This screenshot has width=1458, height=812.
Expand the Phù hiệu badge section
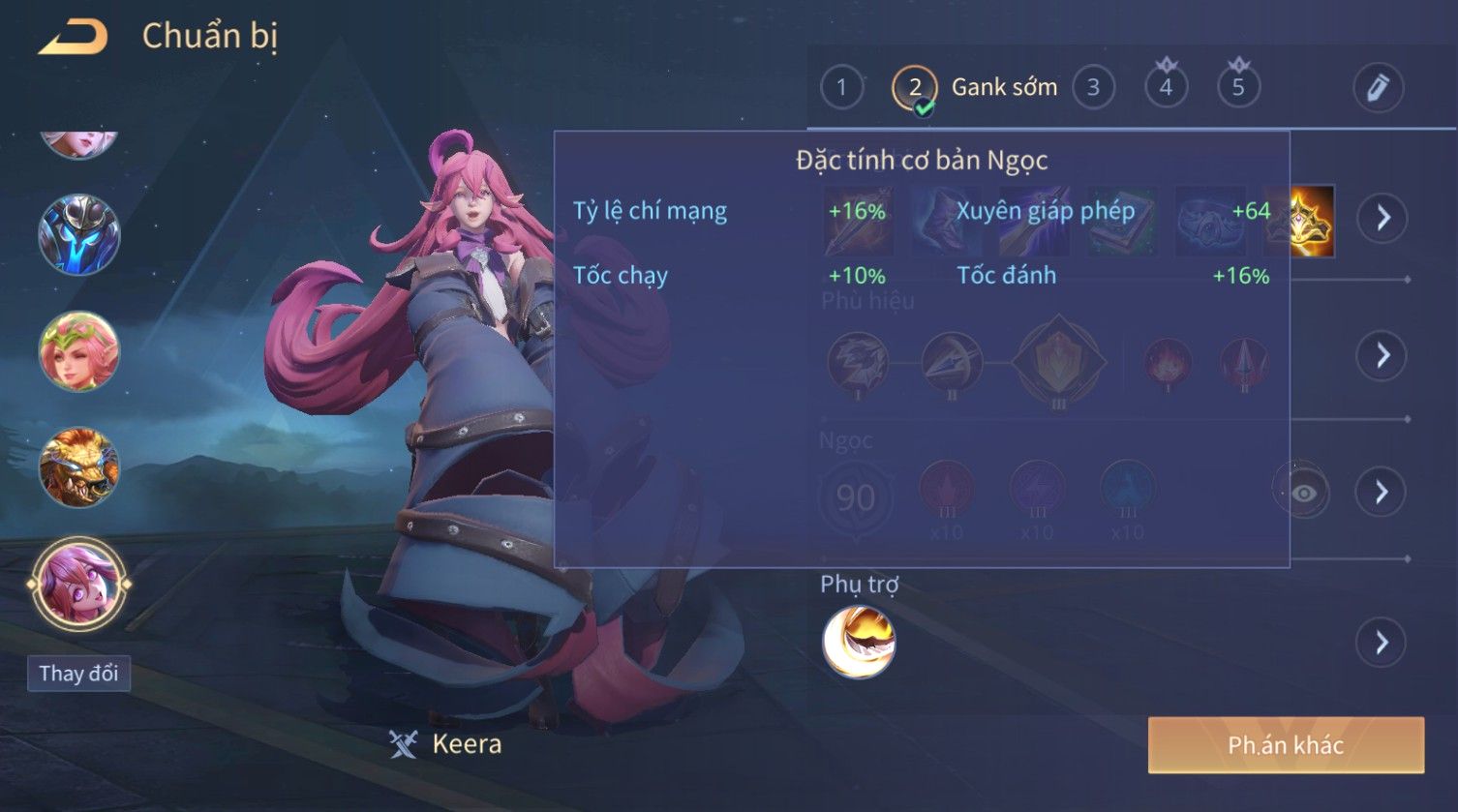pyautogui.click(x=1382, y=355)
